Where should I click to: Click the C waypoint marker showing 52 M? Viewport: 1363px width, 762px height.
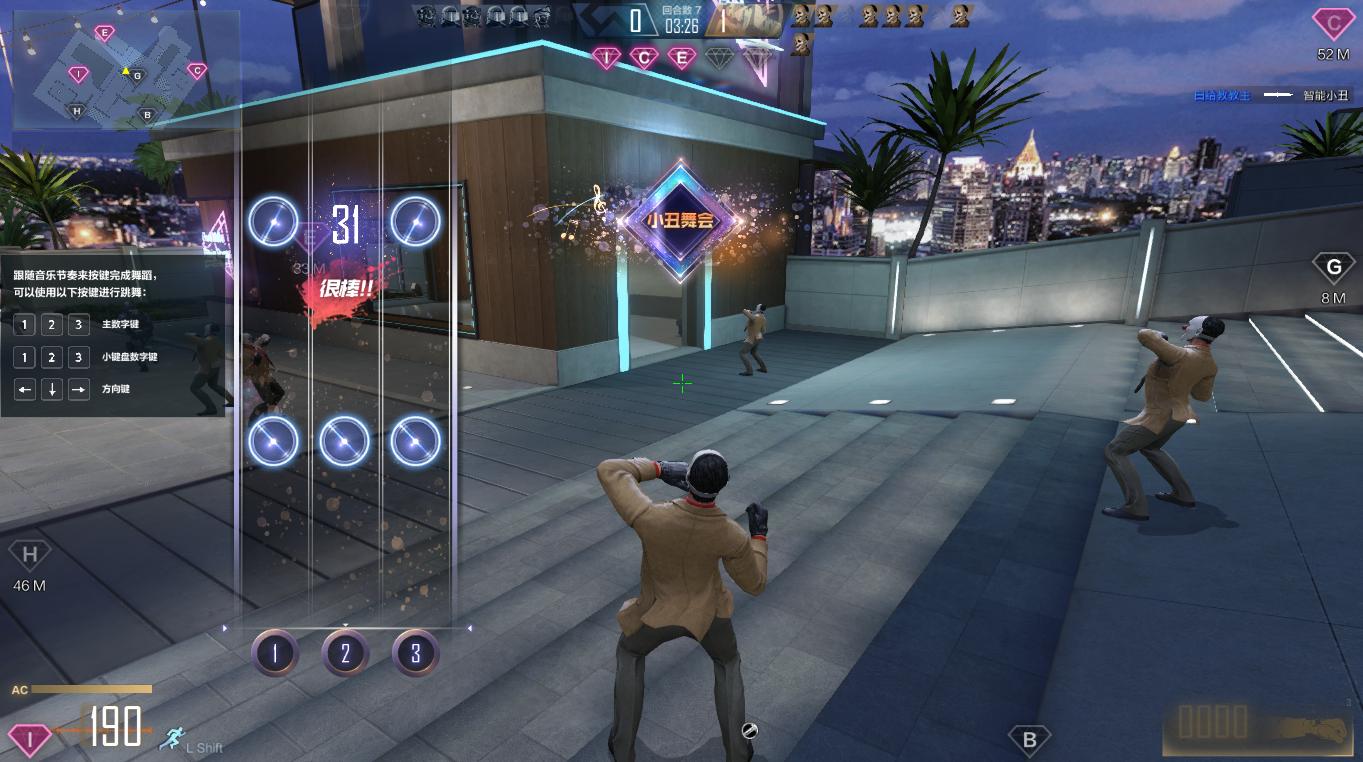(1332, 23)
